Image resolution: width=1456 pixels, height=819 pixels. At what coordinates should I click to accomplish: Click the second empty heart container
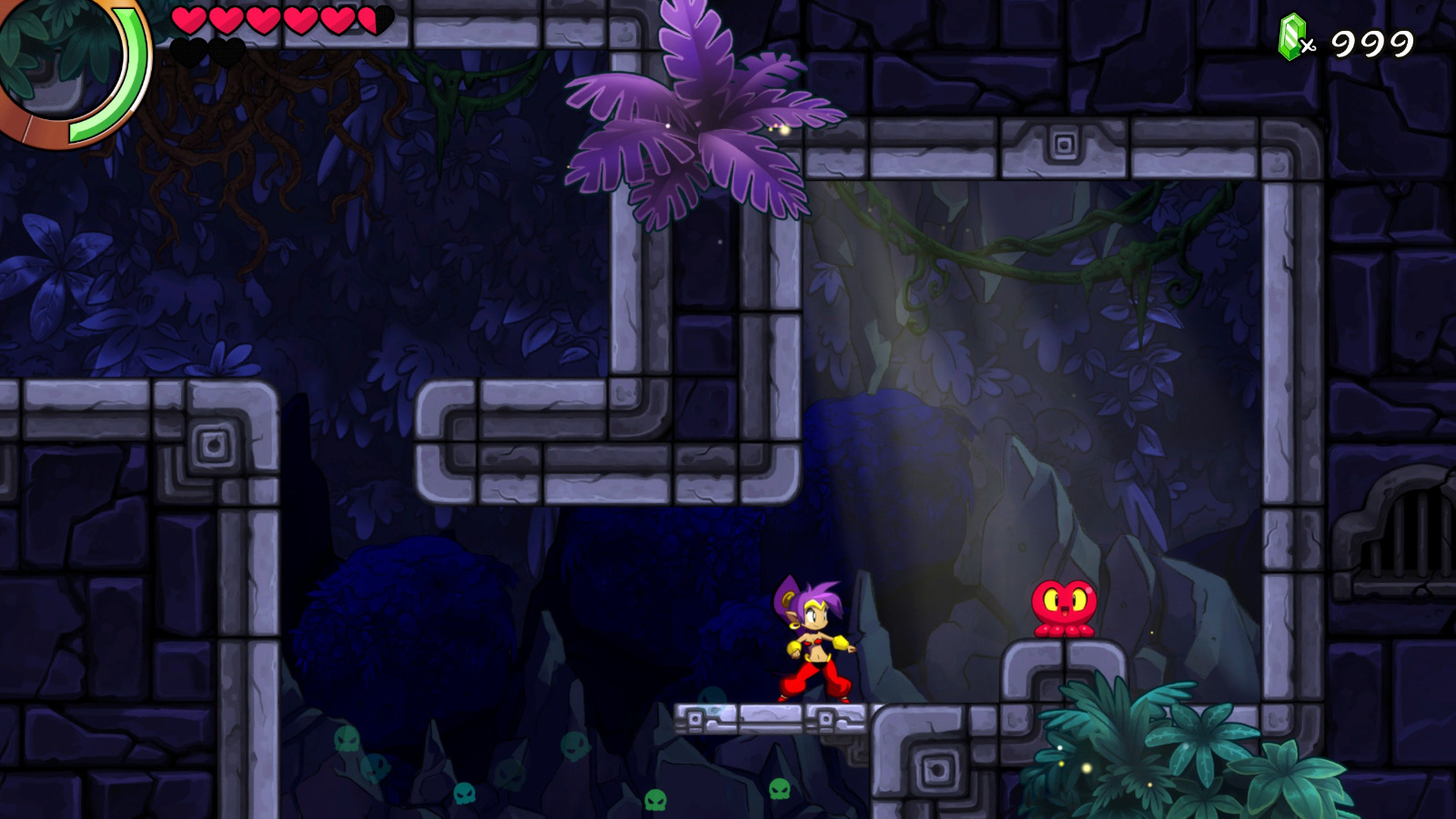[227, 51]
